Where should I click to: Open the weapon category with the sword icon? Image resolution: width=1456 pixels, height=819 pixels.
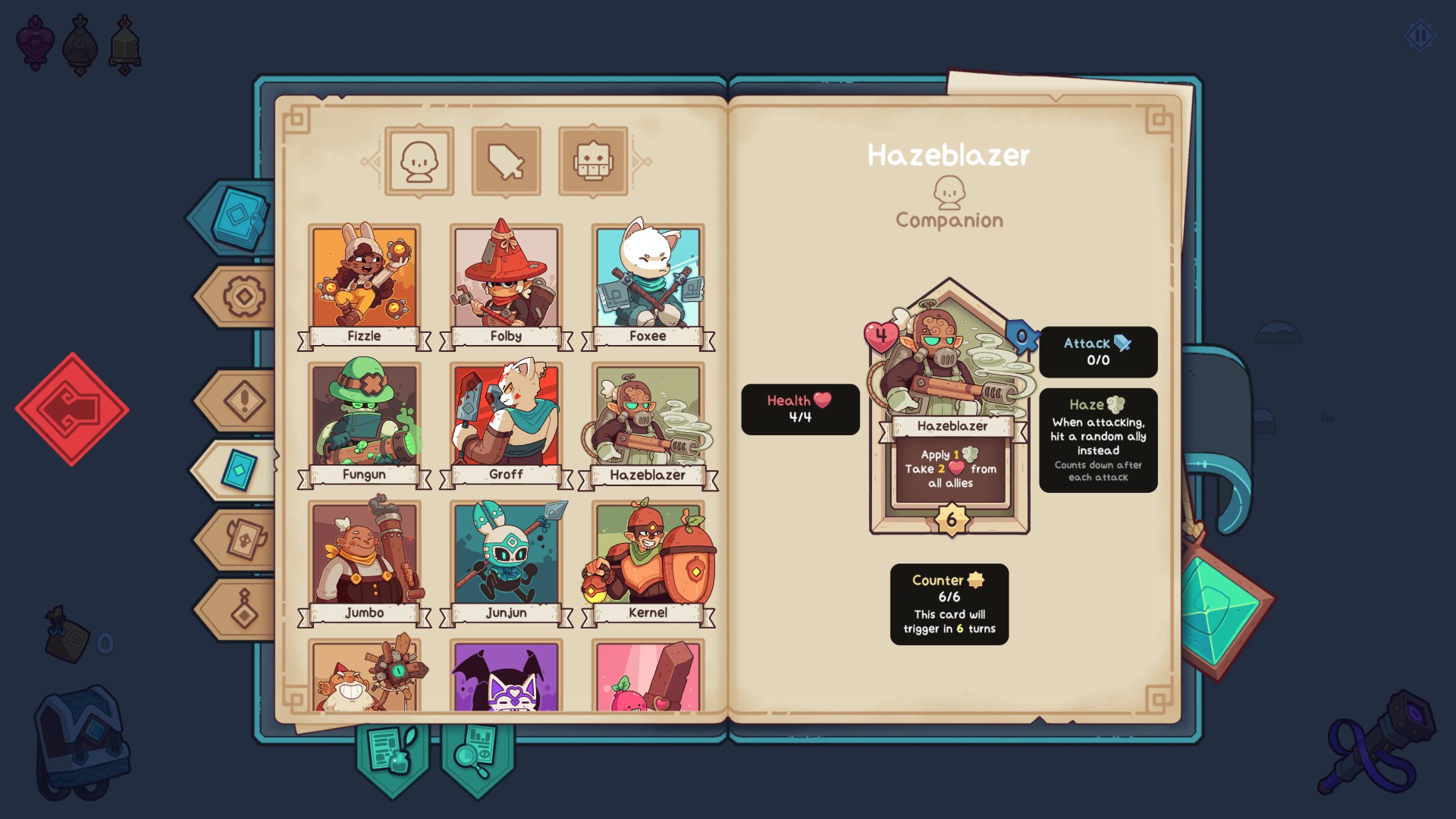click(506, 159)
